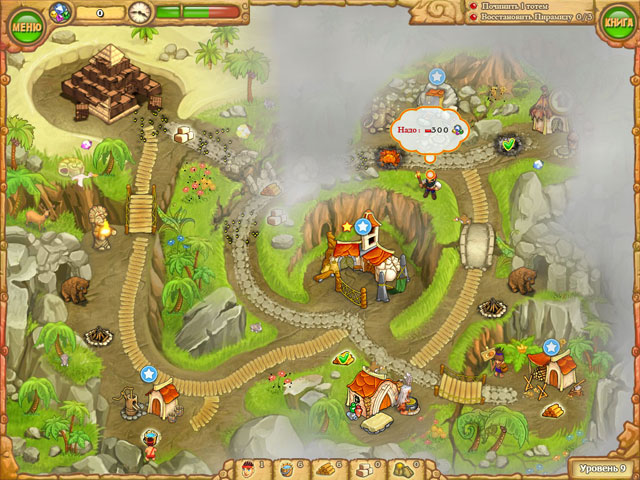The width and height of the screenshot is (640, 480).
Task: Open the Меню button
Action: point(21,23)
